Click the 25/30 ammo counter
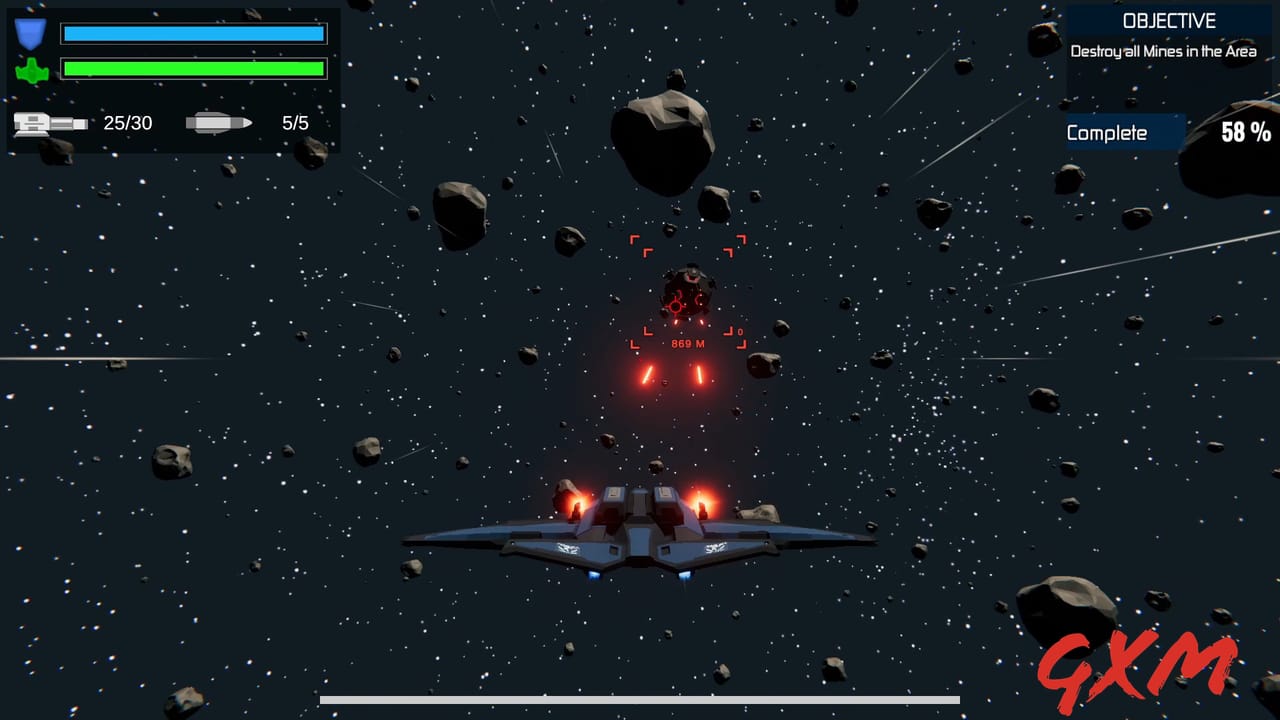 129,123
